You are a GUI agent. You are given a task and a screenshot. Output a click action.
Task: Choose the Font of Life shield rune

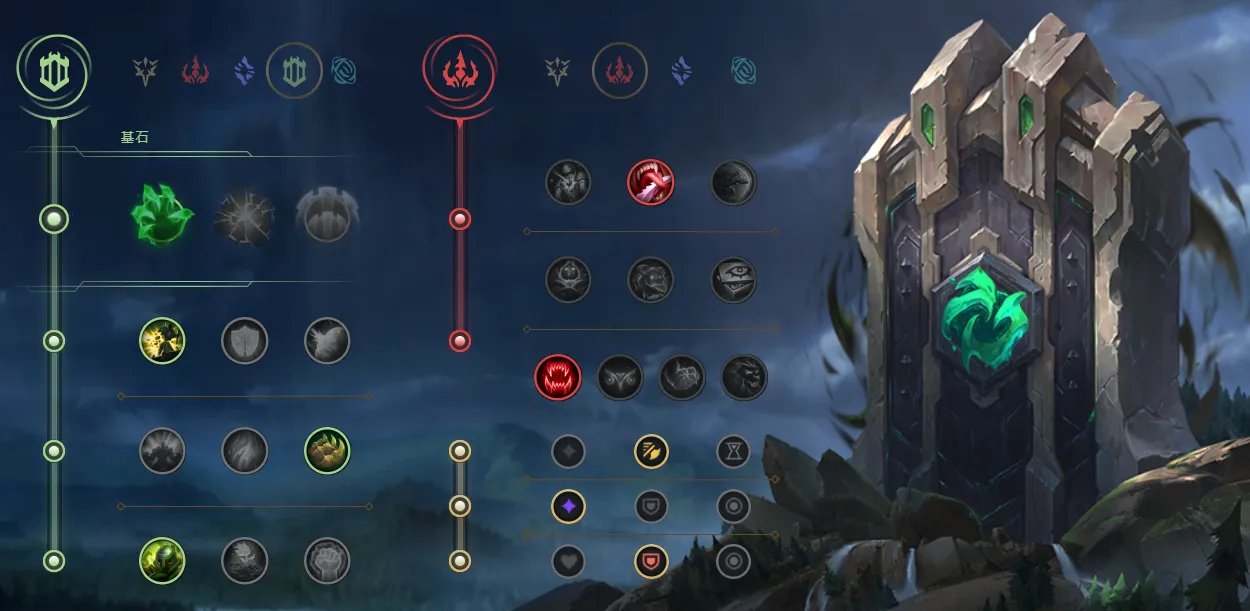click(x=244, y=341)
